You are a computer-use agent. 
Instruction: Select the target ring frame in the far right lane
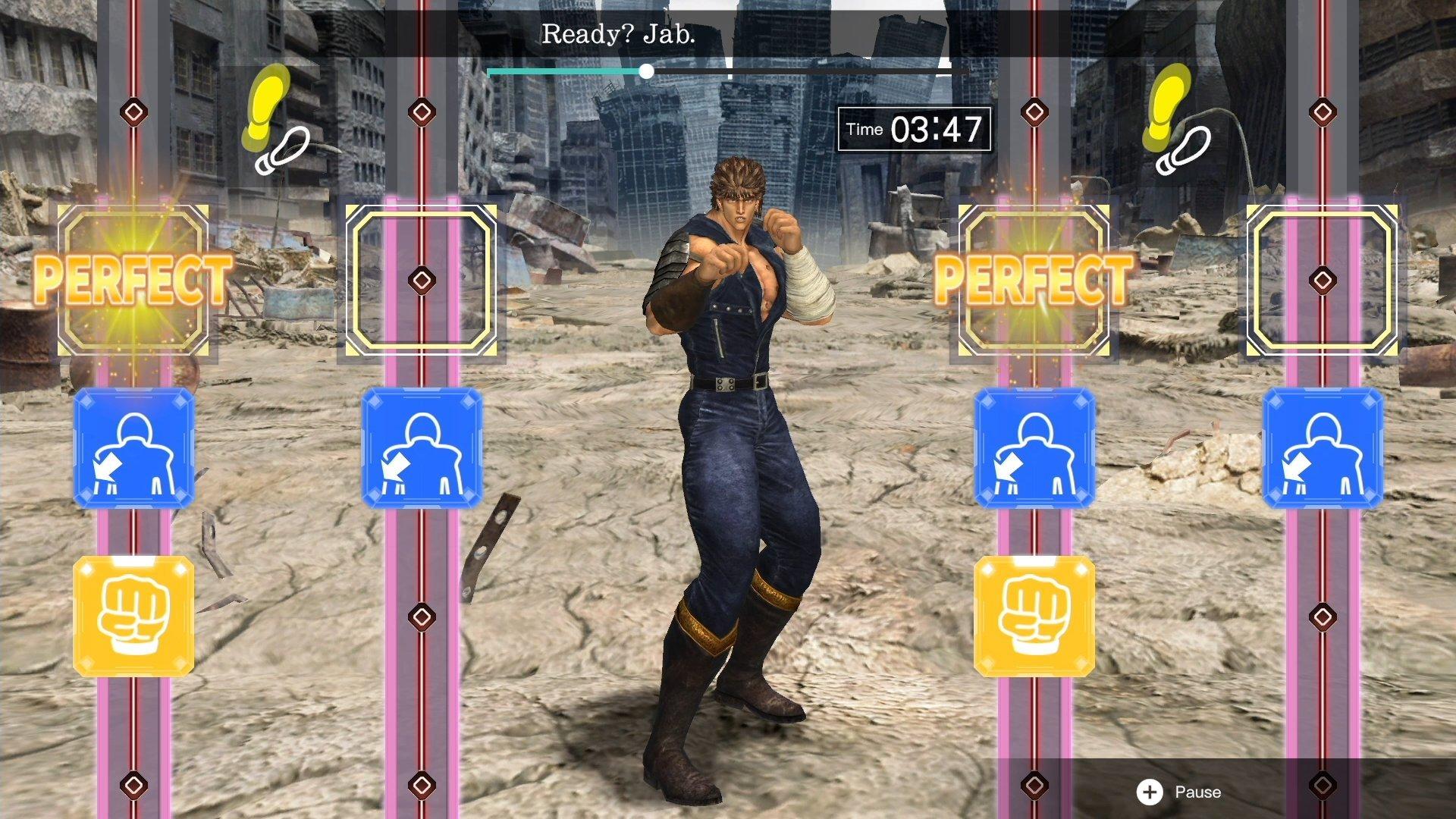1323,281
